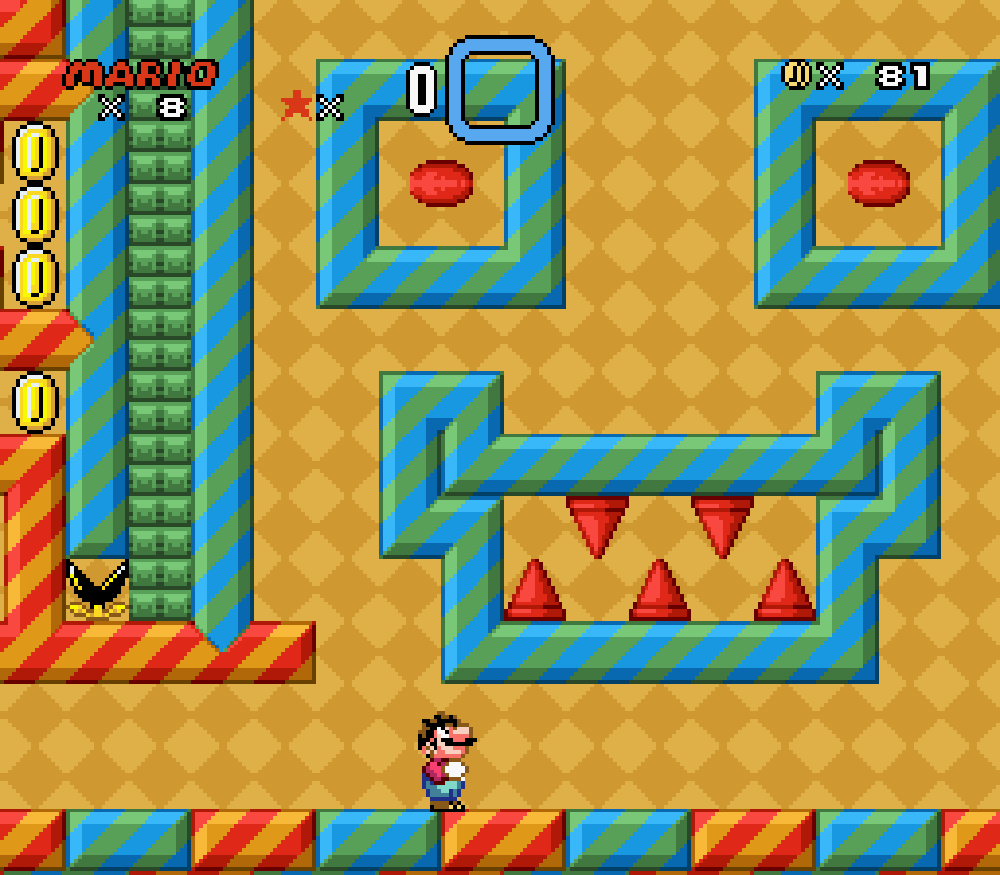Click the empty reserve item box
This screenshot has height=875, width=1000.
point(500,90)
